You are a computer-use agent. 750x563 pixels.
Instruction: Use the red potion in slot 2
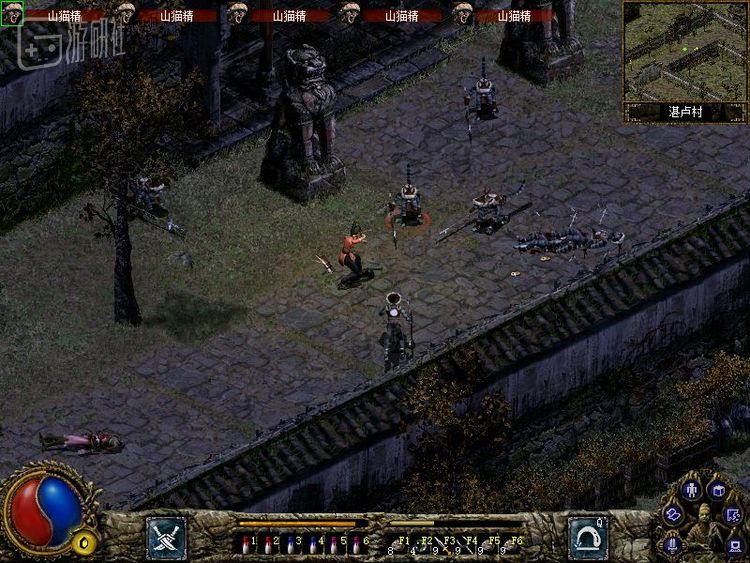(267, 544)
